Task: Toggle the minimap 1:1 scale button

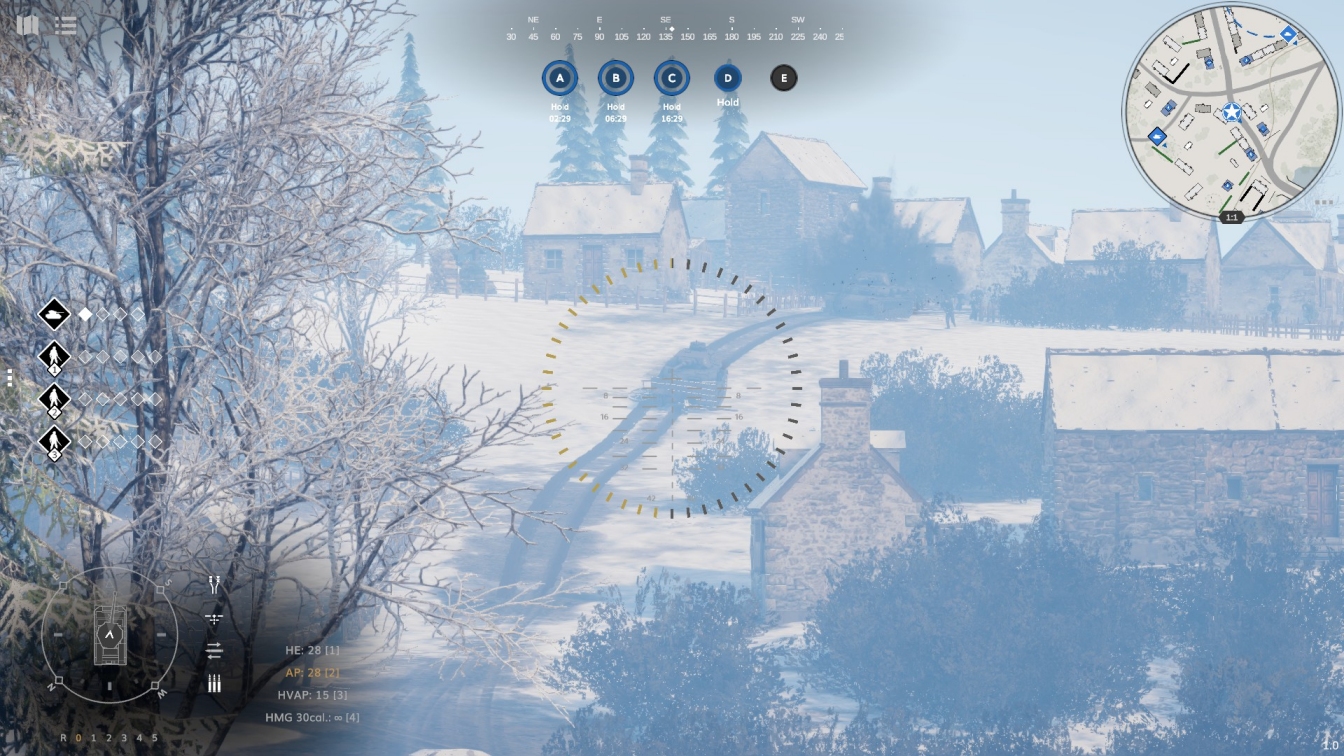Action: (x=1232, y=217)
